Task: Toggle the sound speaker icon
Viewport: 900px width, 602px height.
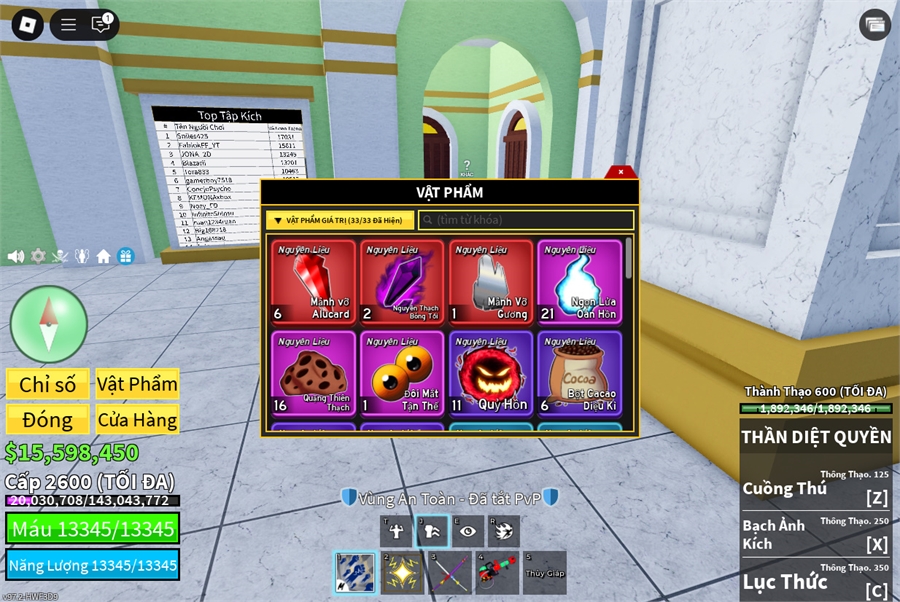Action: 16,256
